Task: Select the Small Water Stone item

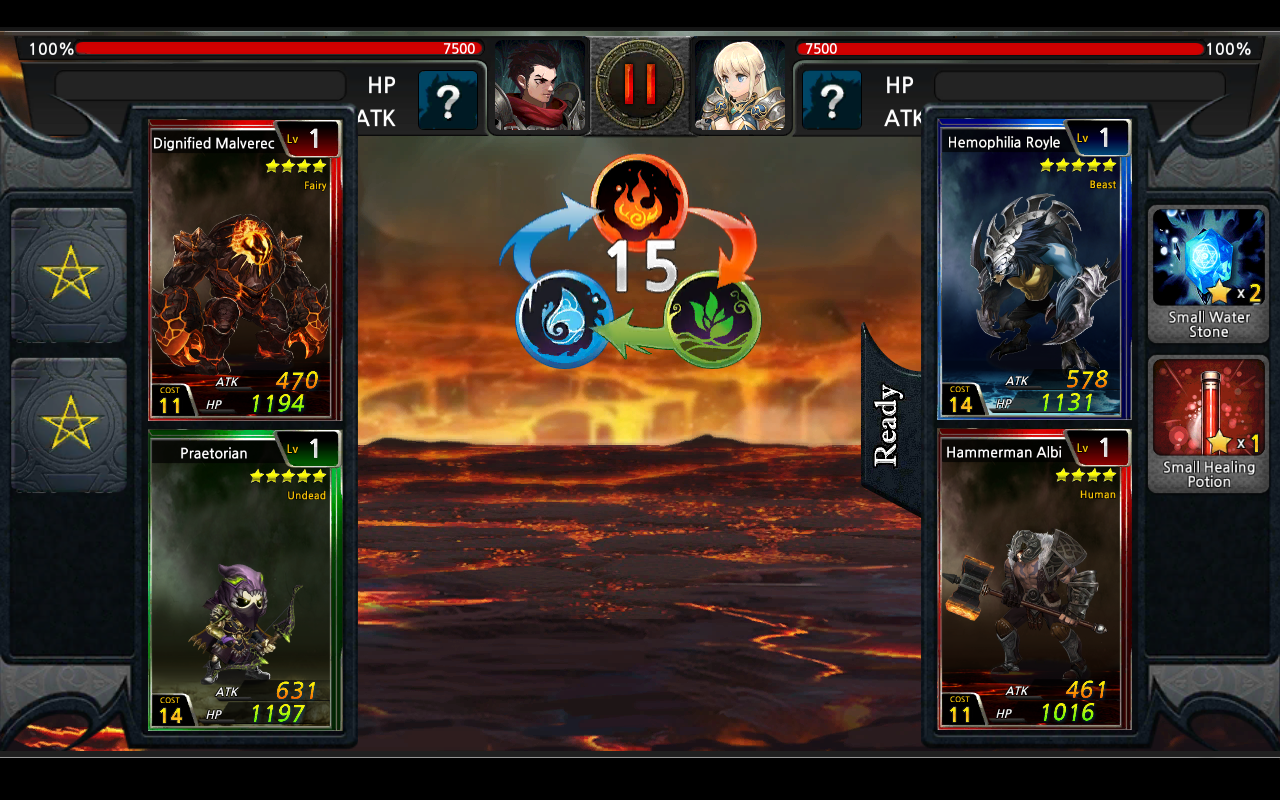Action: [1208, 270]
